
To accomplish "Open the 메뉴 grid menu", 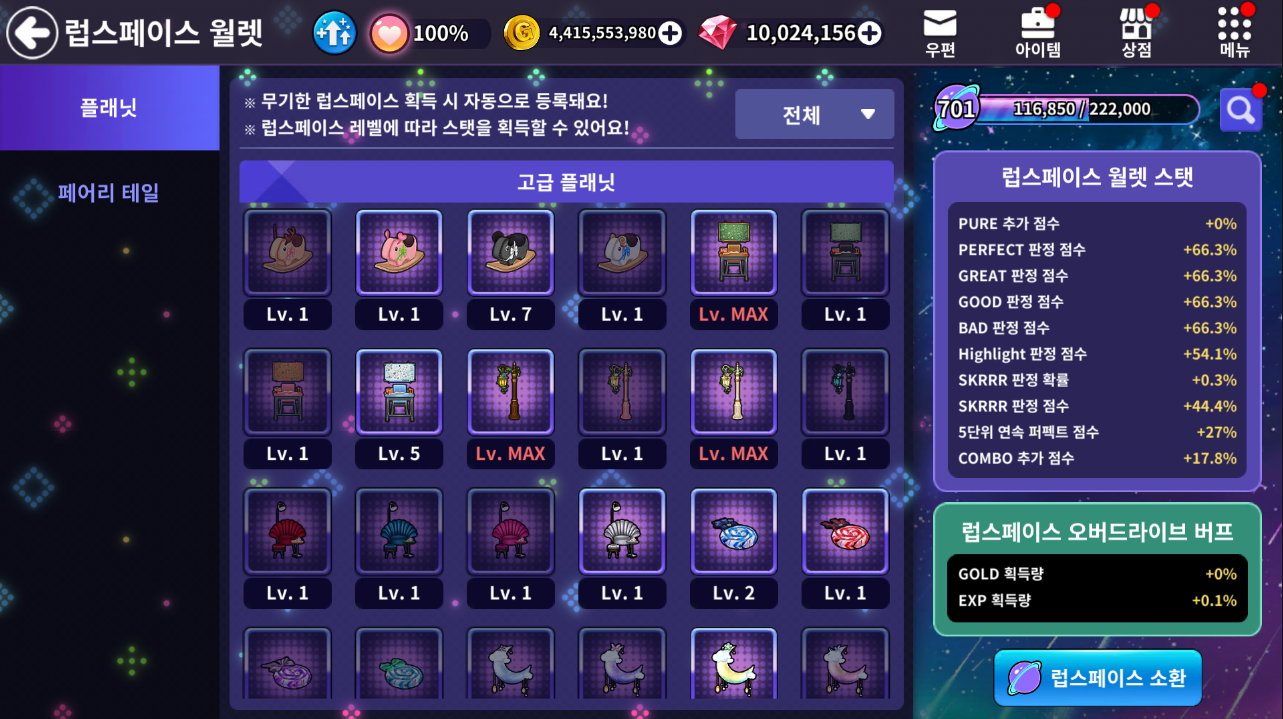I will (x=1234, y=32).
